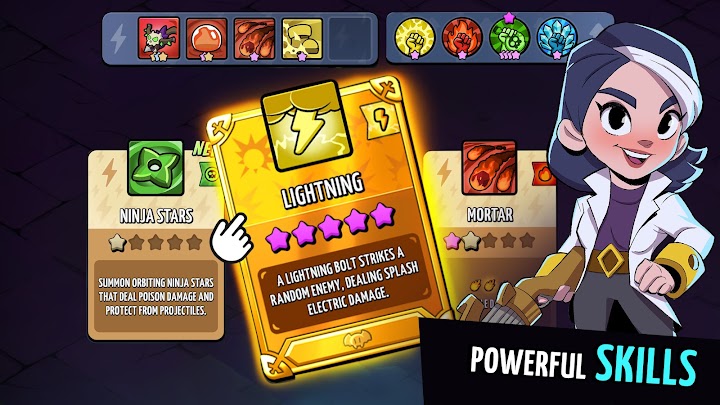The image size is (720, 405).
Task: Choose the green fist passive icon
Action: point(509,39)
